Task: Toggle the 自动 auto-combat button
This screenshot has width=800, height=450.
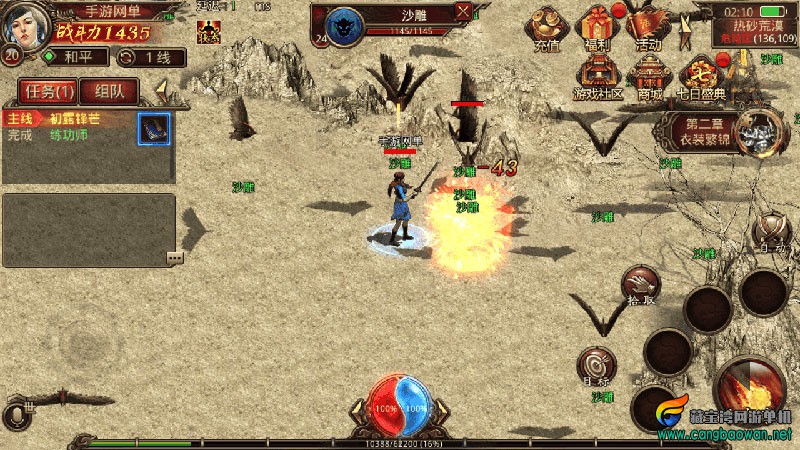Action: (770, 232)
